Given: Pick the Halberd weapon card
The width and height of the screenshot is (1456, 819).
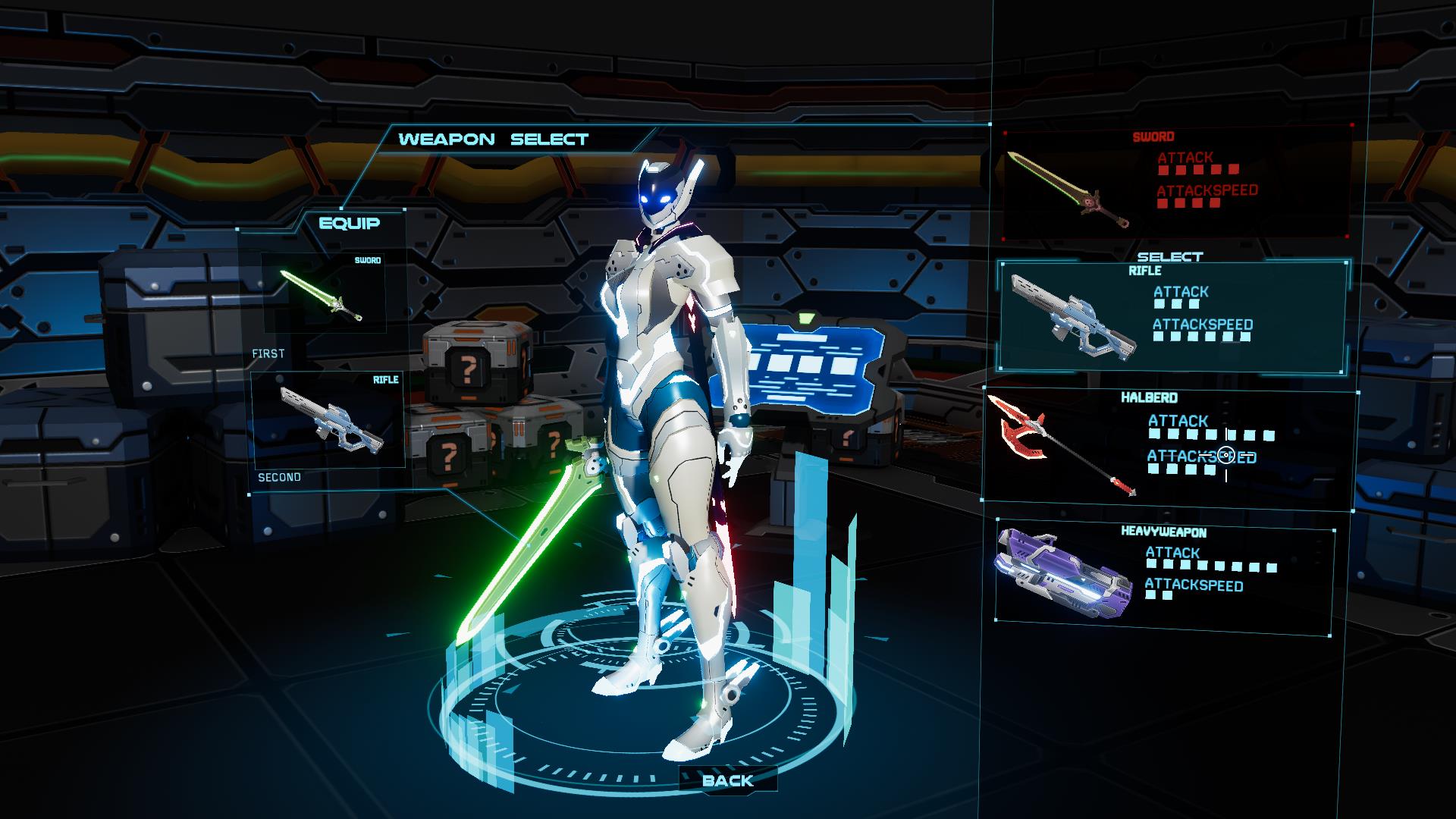Looking at the screenshot, I should coord(1169,446).
